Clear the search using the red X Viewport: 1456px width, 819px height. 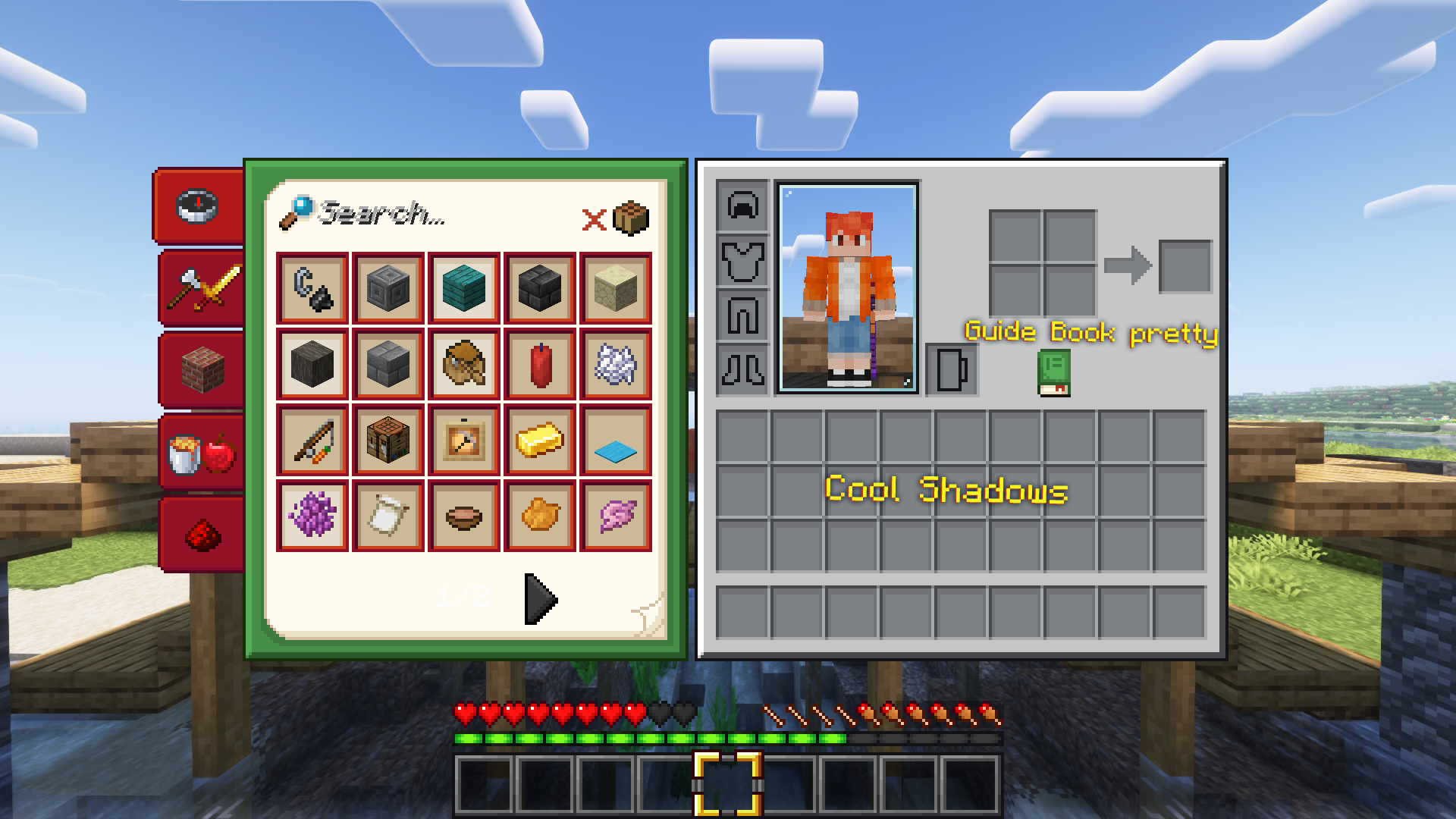pyautogui.click(x=594, y=220)
